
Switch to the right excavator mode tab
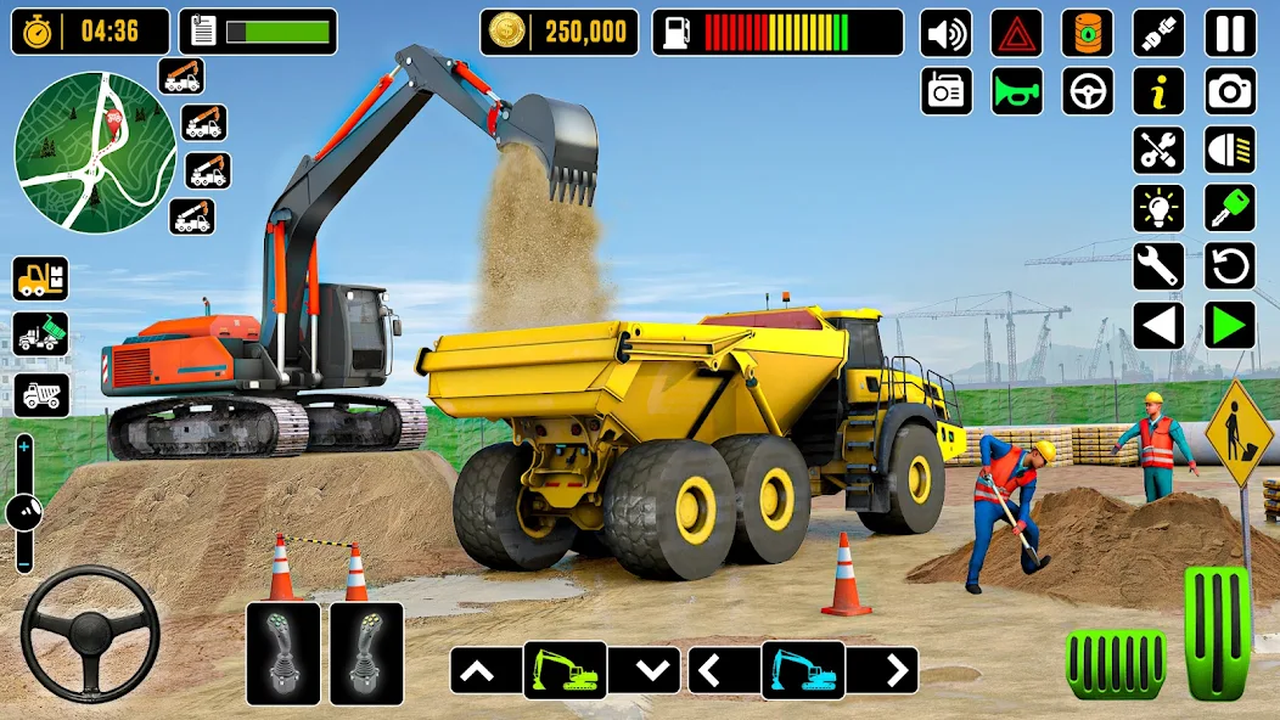[x=804, y=670]
